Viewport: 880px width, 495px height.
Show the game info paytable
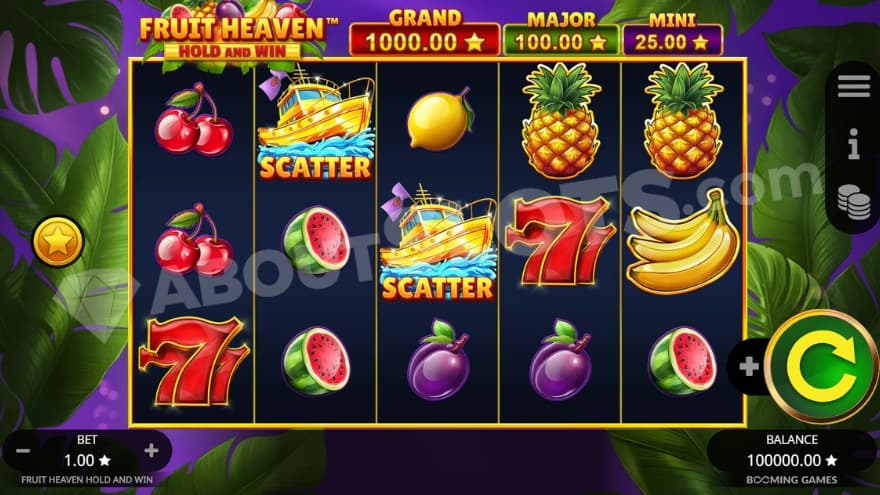pos(854,148)
